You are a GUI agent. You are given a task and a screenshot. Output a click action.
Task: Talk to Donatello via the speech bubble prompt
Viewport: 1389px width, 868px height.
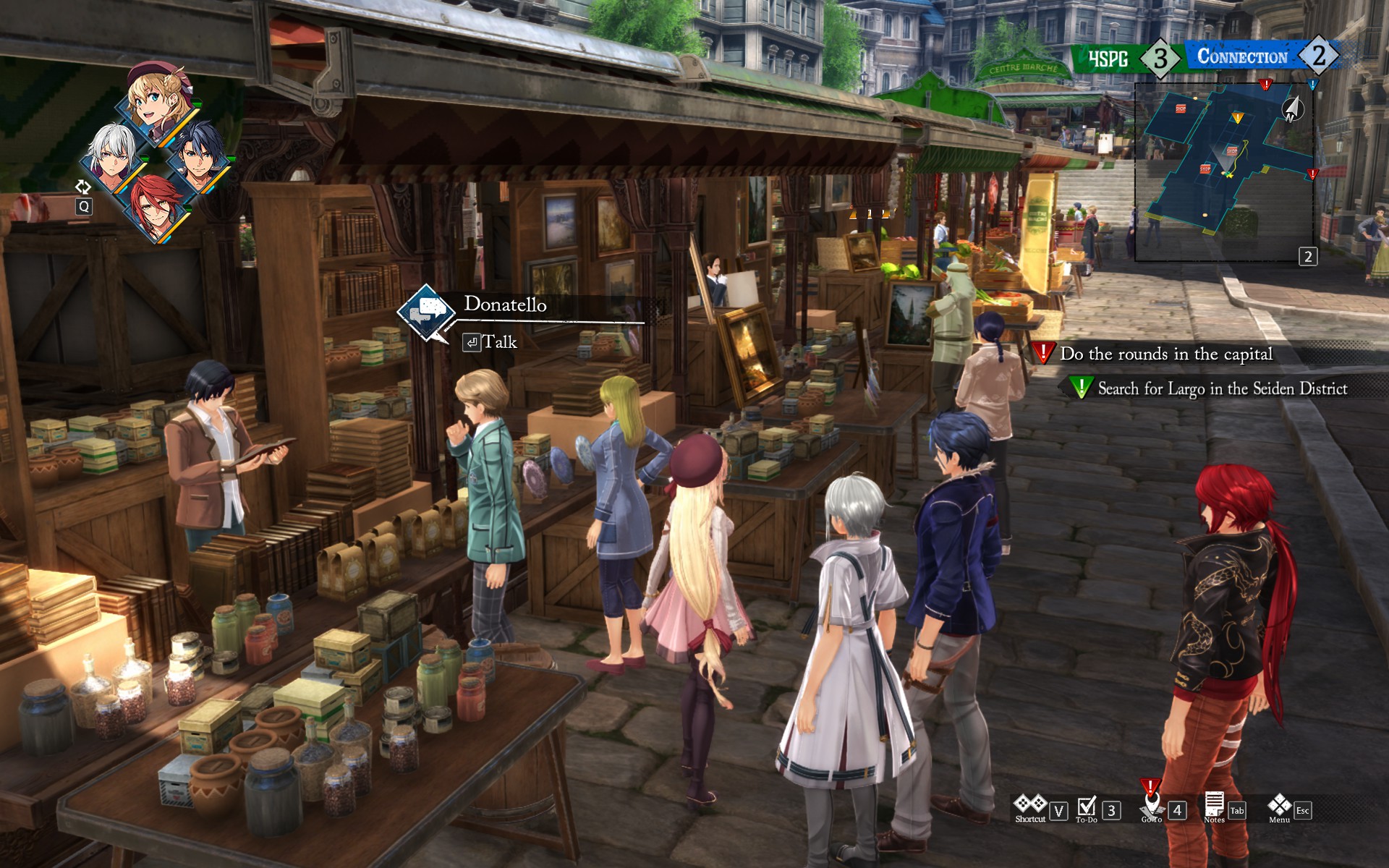[x=427, y=312]
